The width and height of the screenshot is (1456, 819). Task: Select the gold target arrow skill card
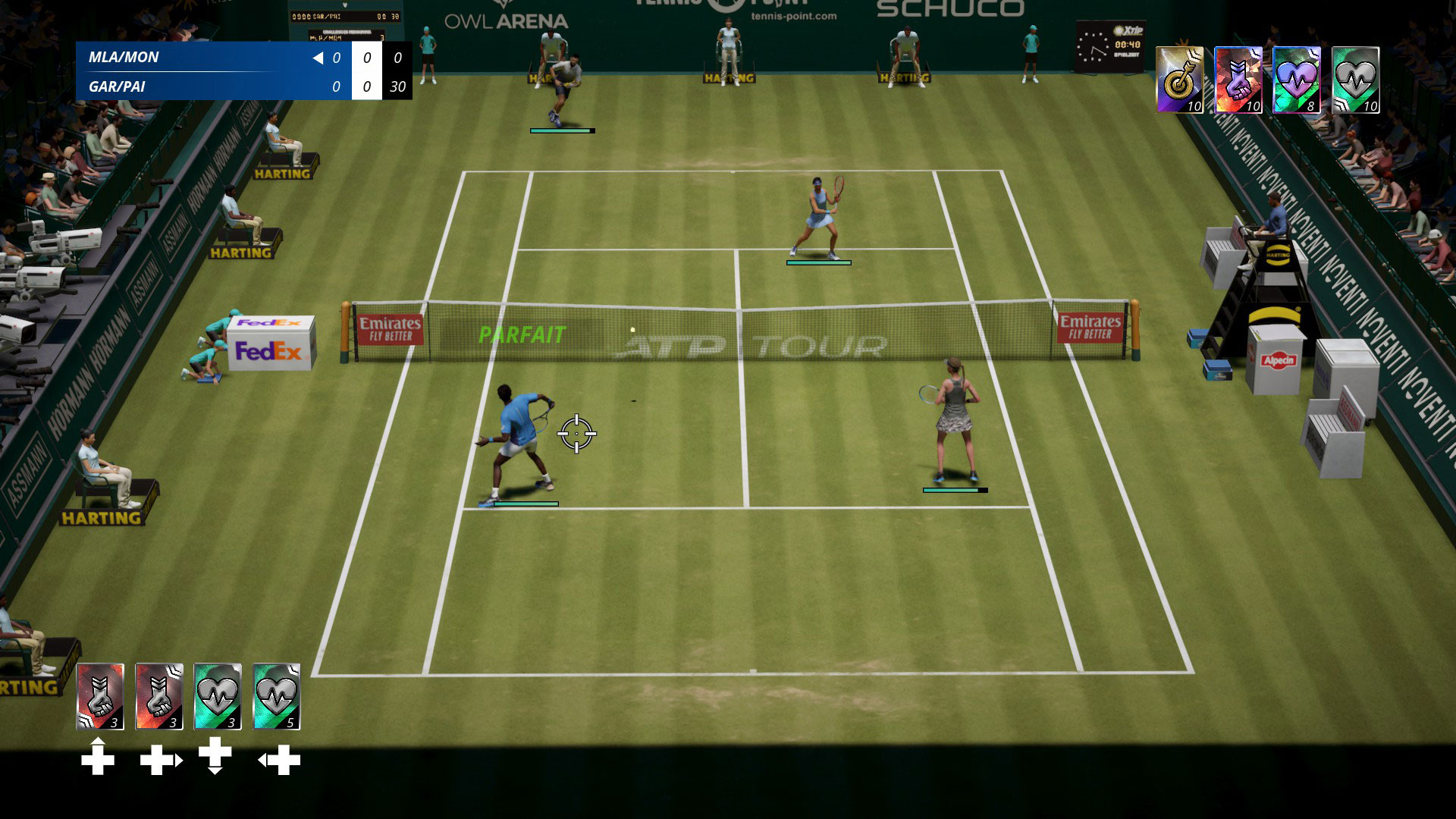[1179, 80]
